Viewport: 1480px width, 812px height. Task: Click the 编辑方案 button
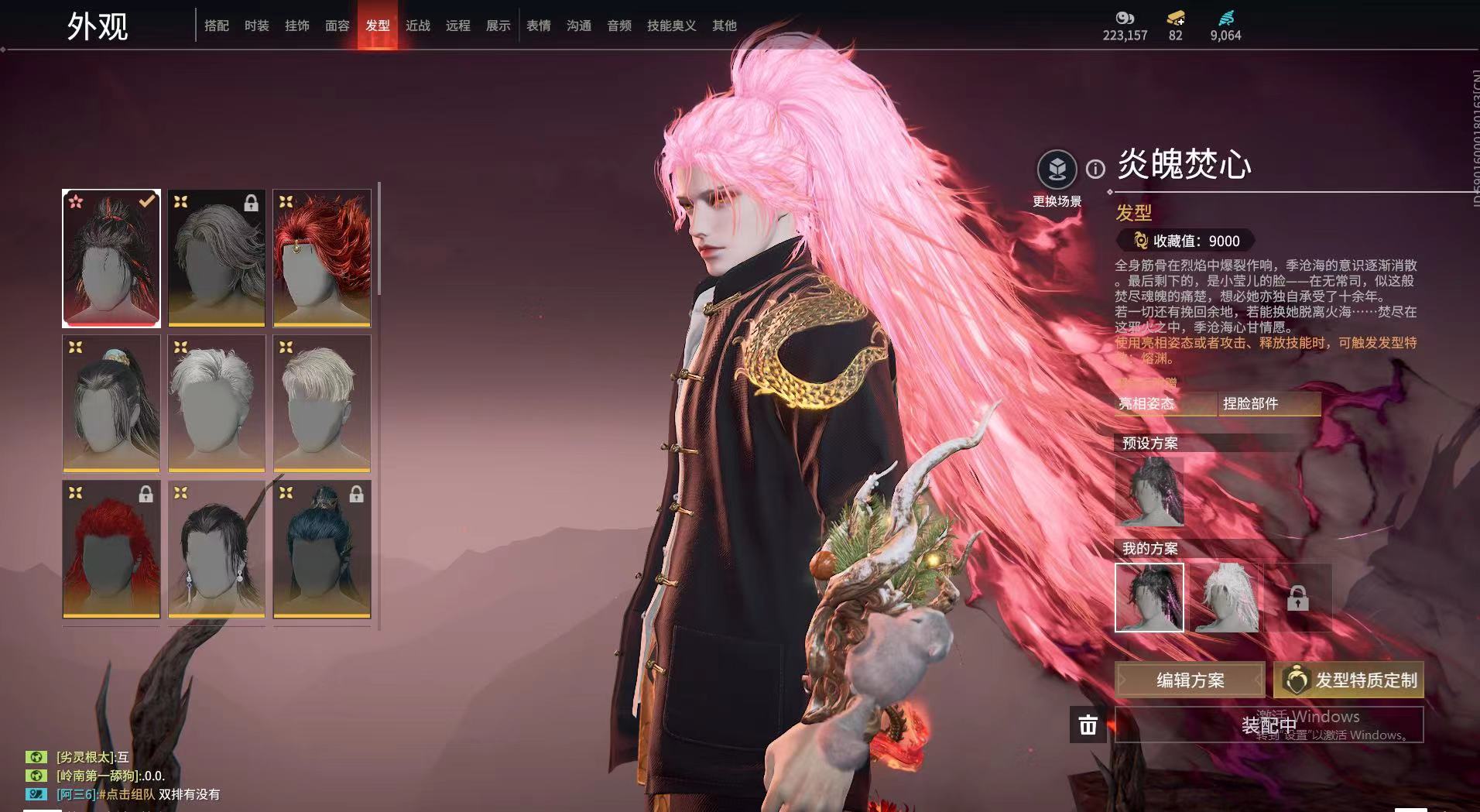pos(1190,680)
